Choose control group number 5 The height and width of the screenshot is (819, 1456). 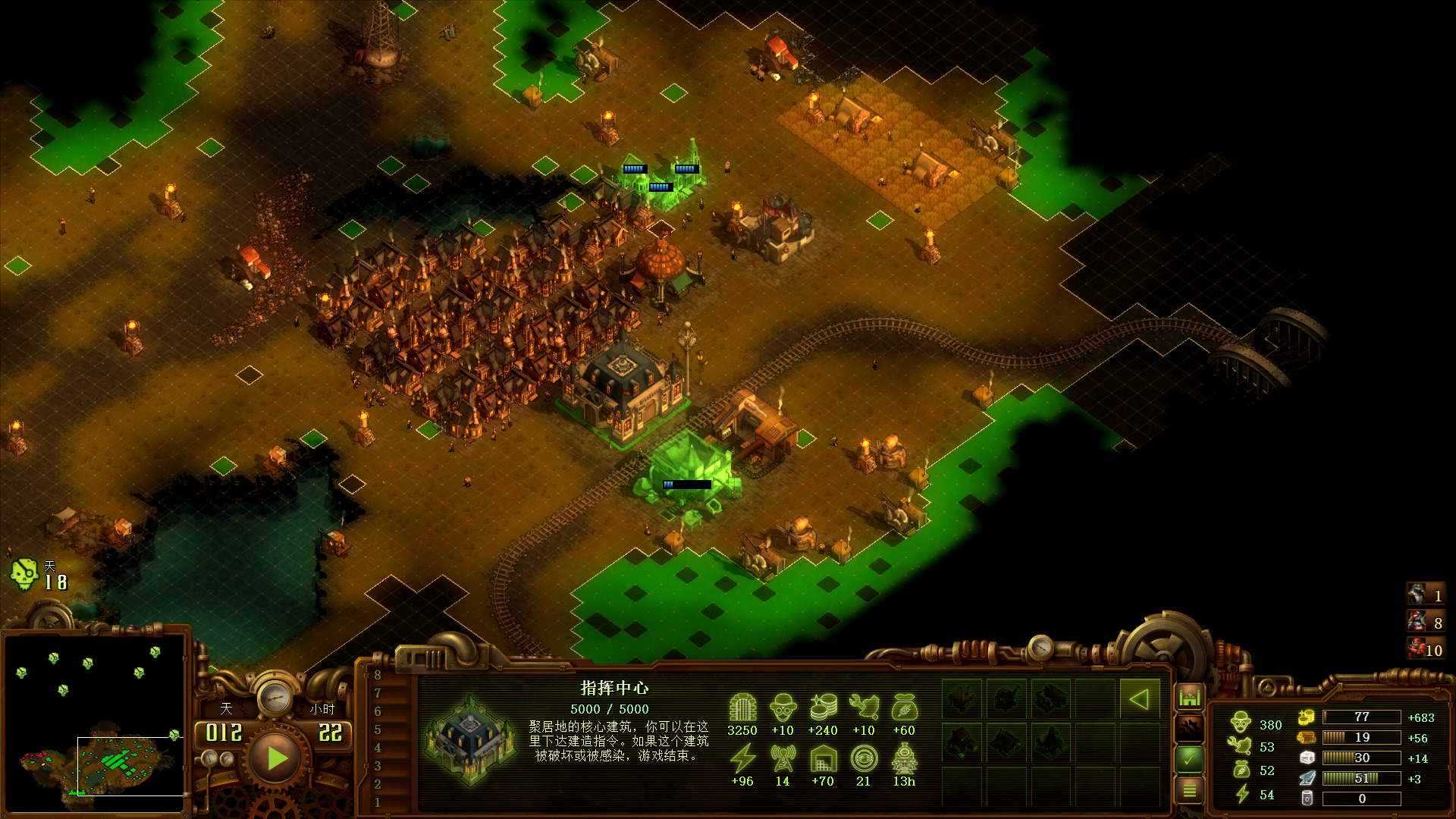tap(378, 730)
